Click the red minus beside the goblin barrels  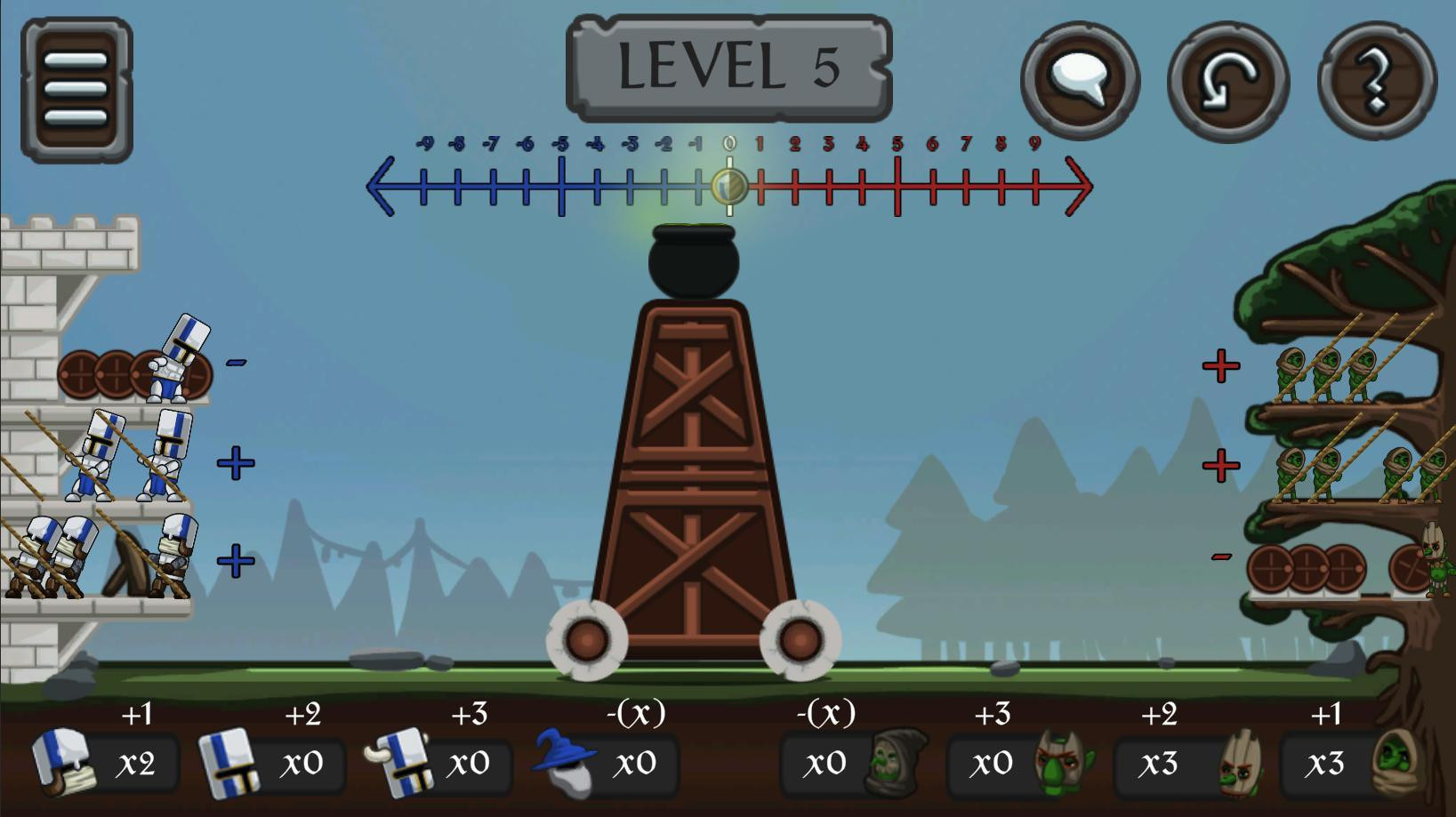[x=1219, y=557]
